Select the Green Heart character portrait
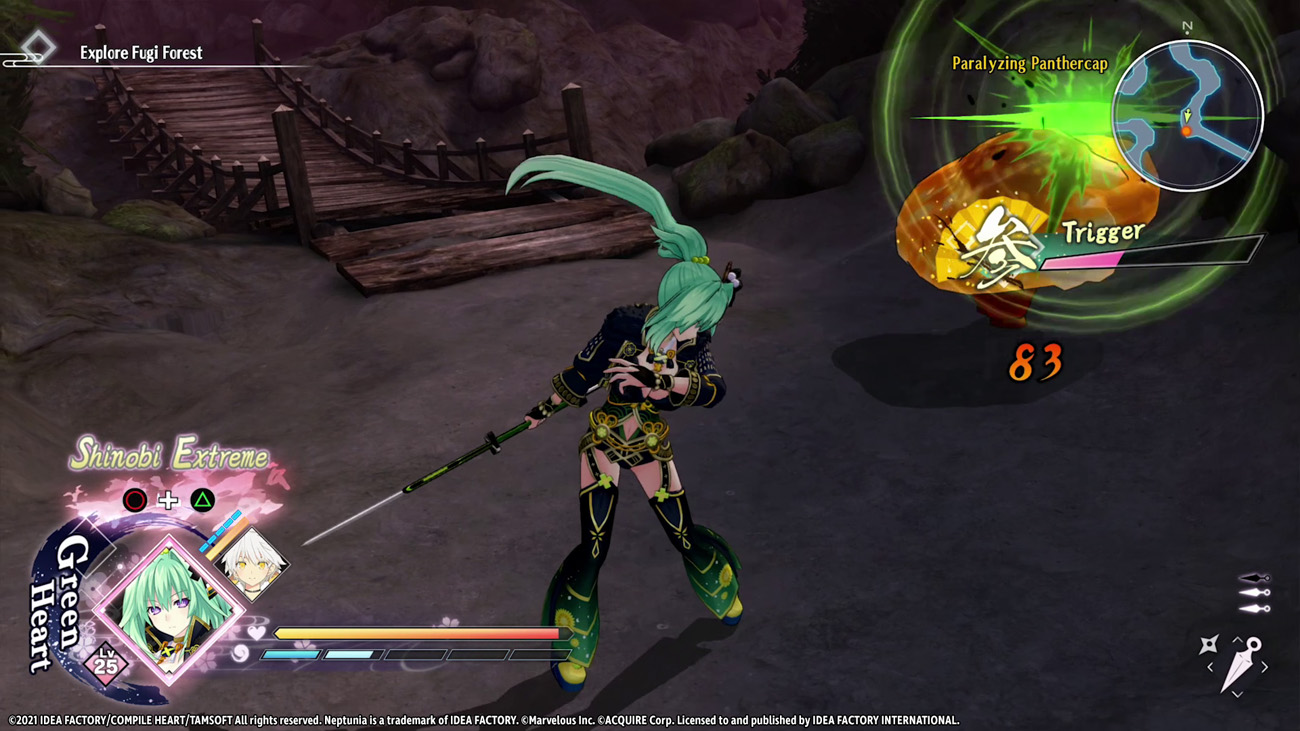Image resolution: width=1300 pixels, height=731 pixels. pos(168,607)
